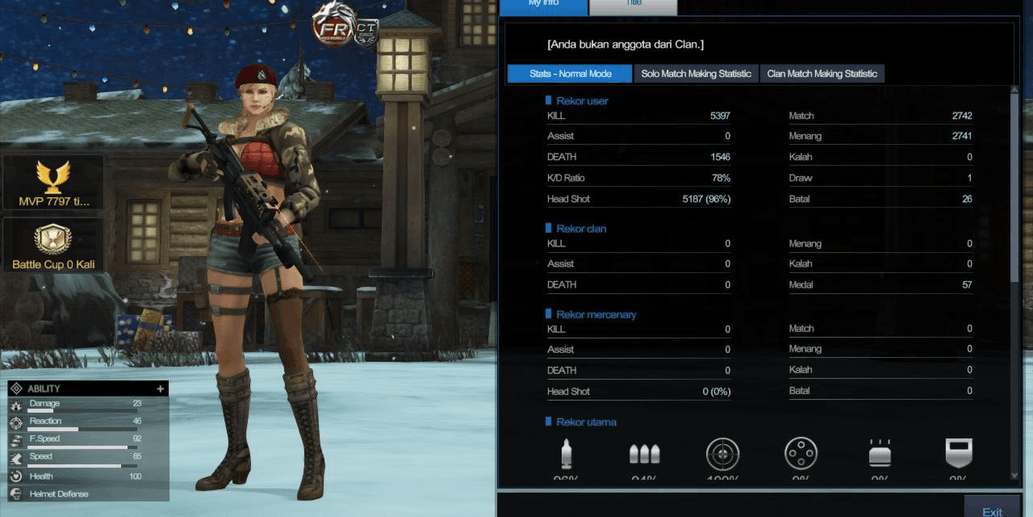Screen dimensions: 1033x517
Task: Click the Battle Cup trophy badge
Action: click(53, 246)
